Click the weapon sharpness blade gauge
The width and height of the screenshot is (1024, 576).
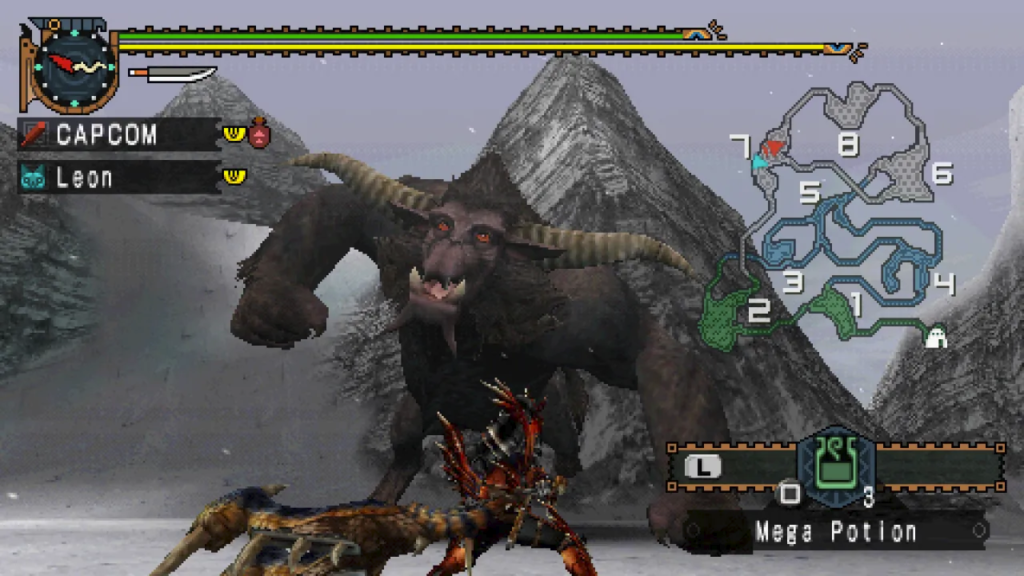172,74
